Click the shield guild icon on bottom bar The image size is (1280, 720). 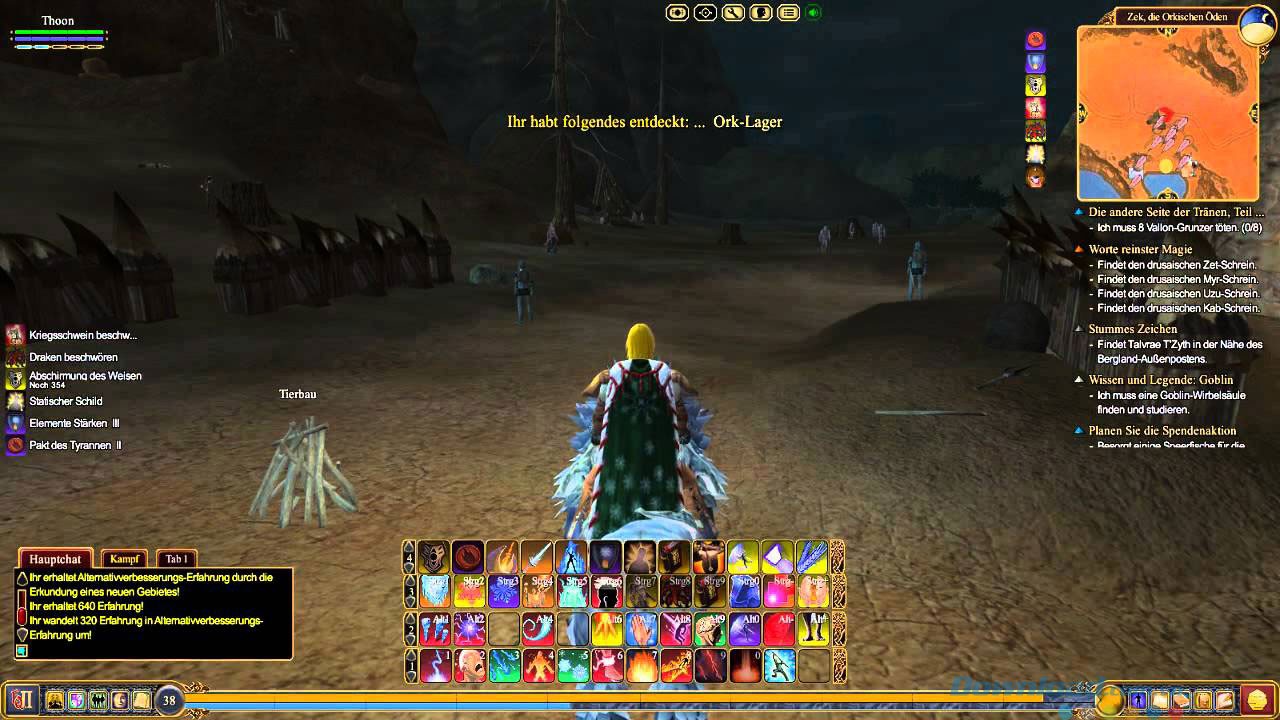coord(75,701)
